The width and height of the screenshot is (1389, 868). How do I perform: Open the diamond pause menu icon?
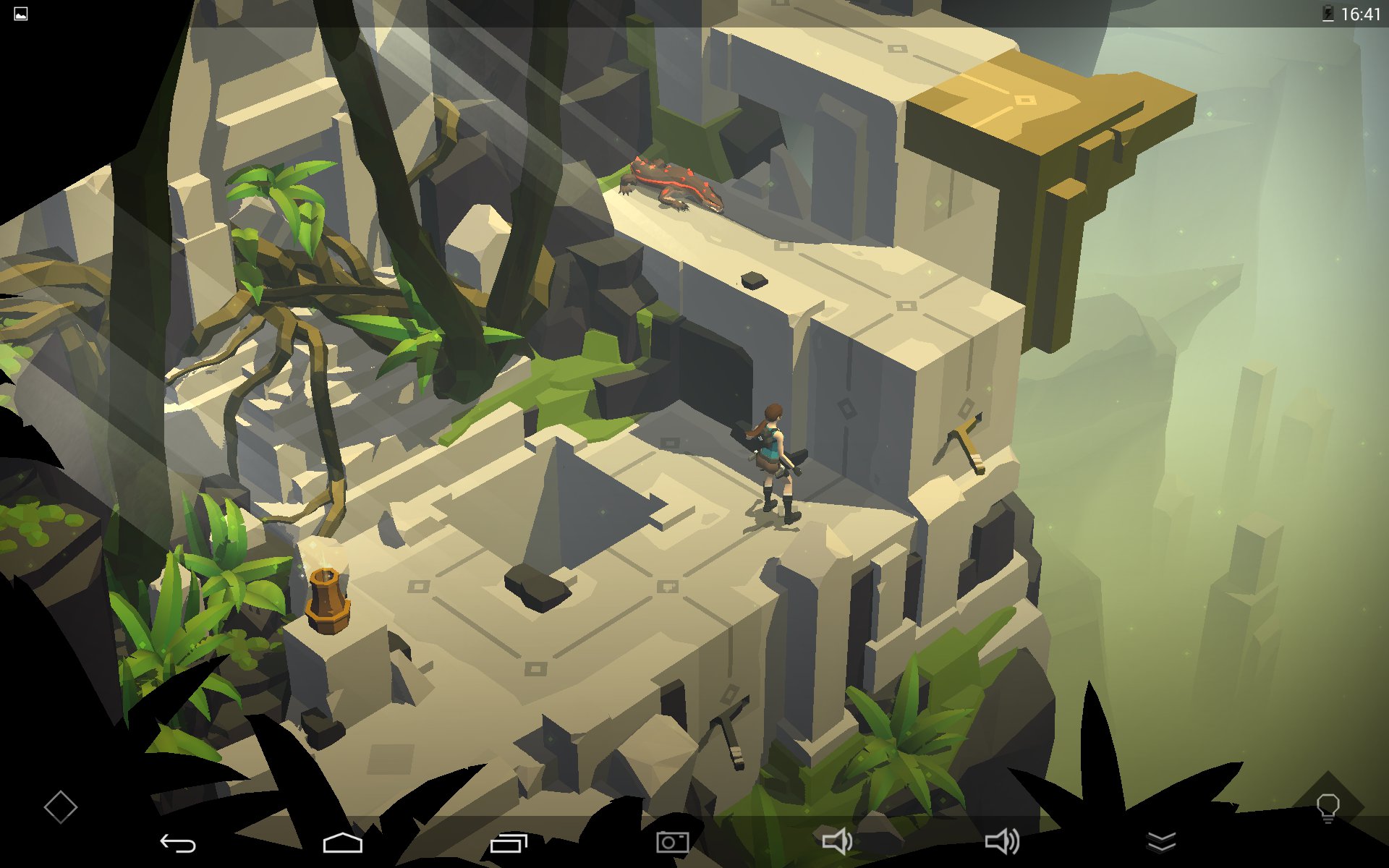(x=60, y=807)
